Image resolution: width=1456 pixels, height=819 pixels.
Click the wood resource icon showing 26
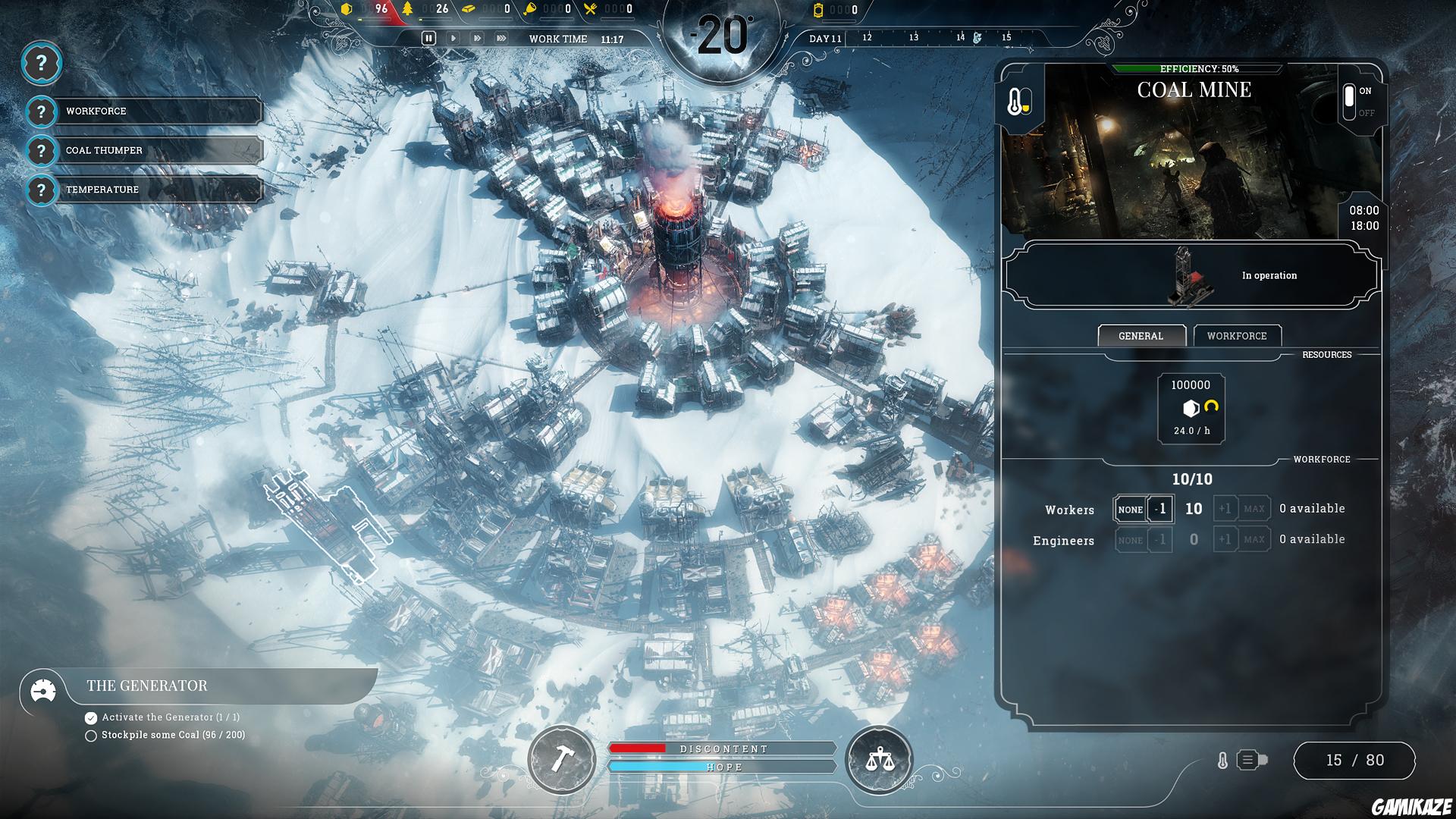click(x=408, y=11)
